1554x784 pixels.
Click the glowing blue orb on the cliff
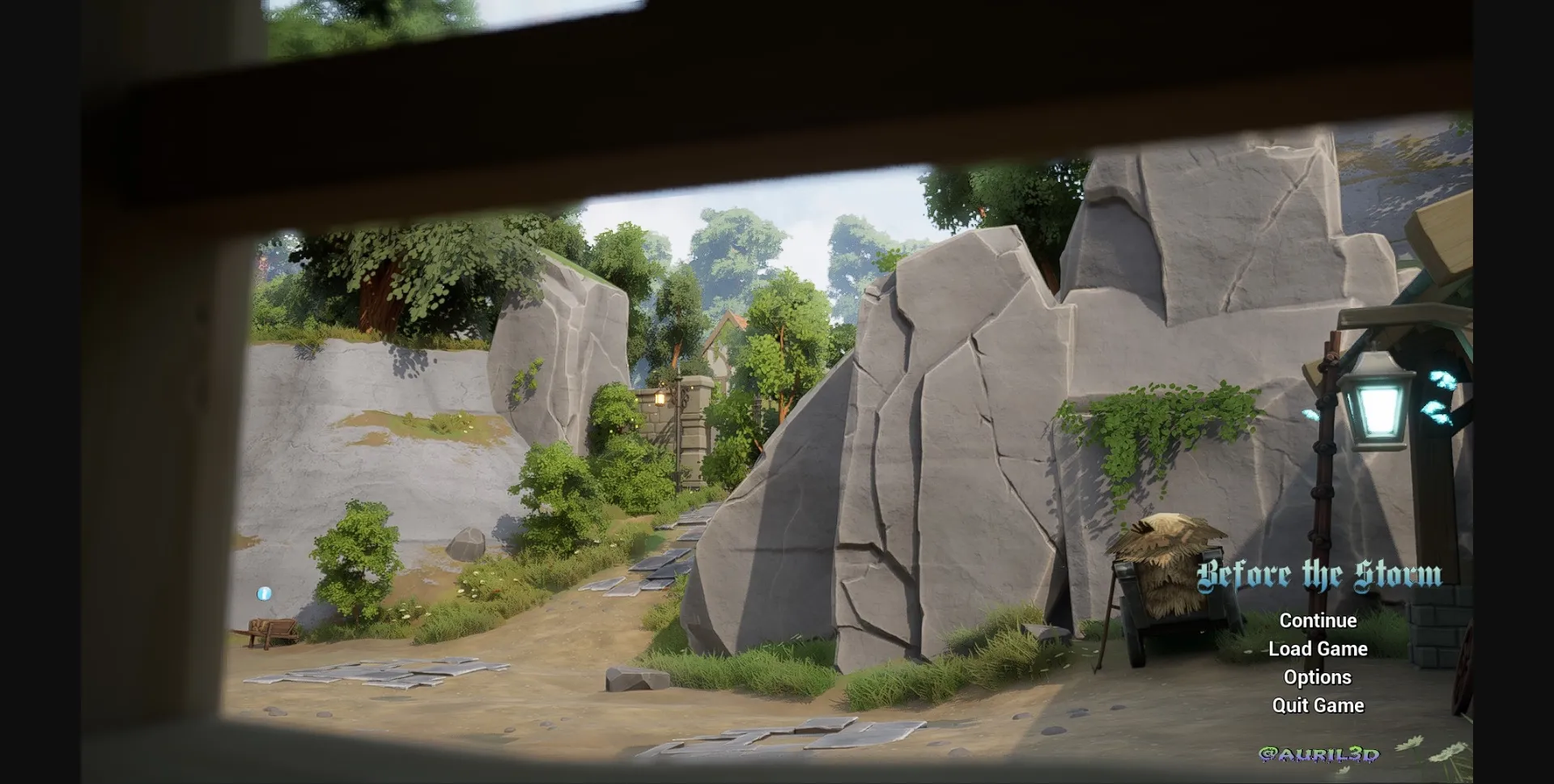[x=265, y=595]
